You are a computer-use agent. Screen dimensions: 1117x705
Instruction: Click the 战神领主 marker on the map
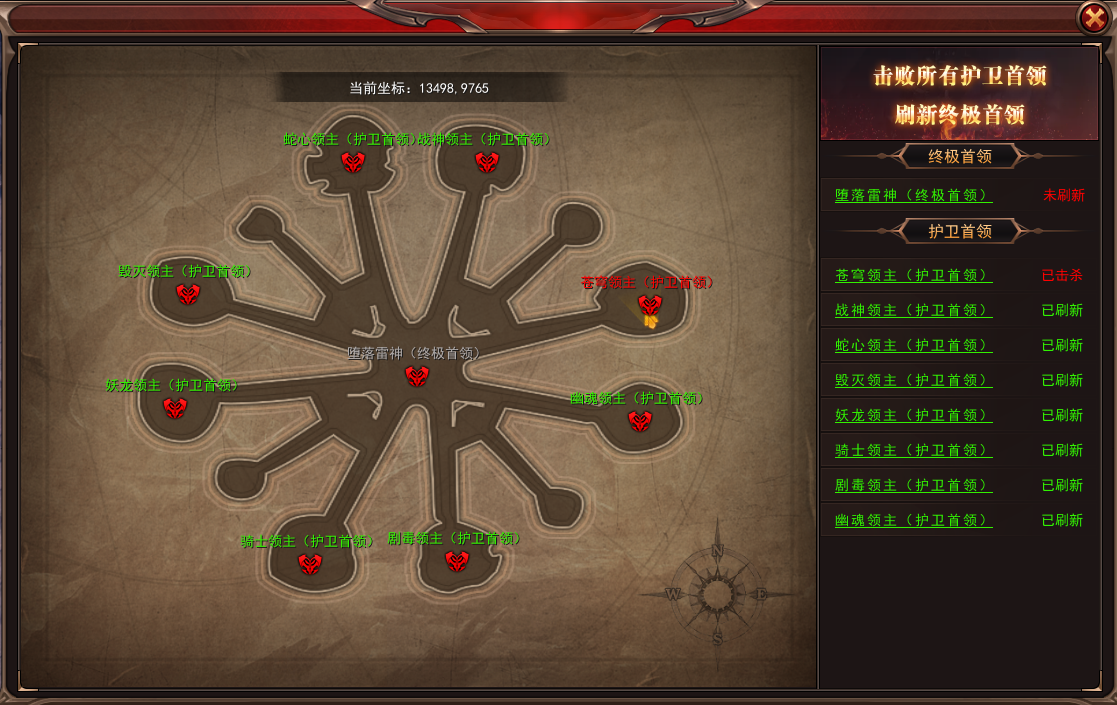click(x=487, y=161)
